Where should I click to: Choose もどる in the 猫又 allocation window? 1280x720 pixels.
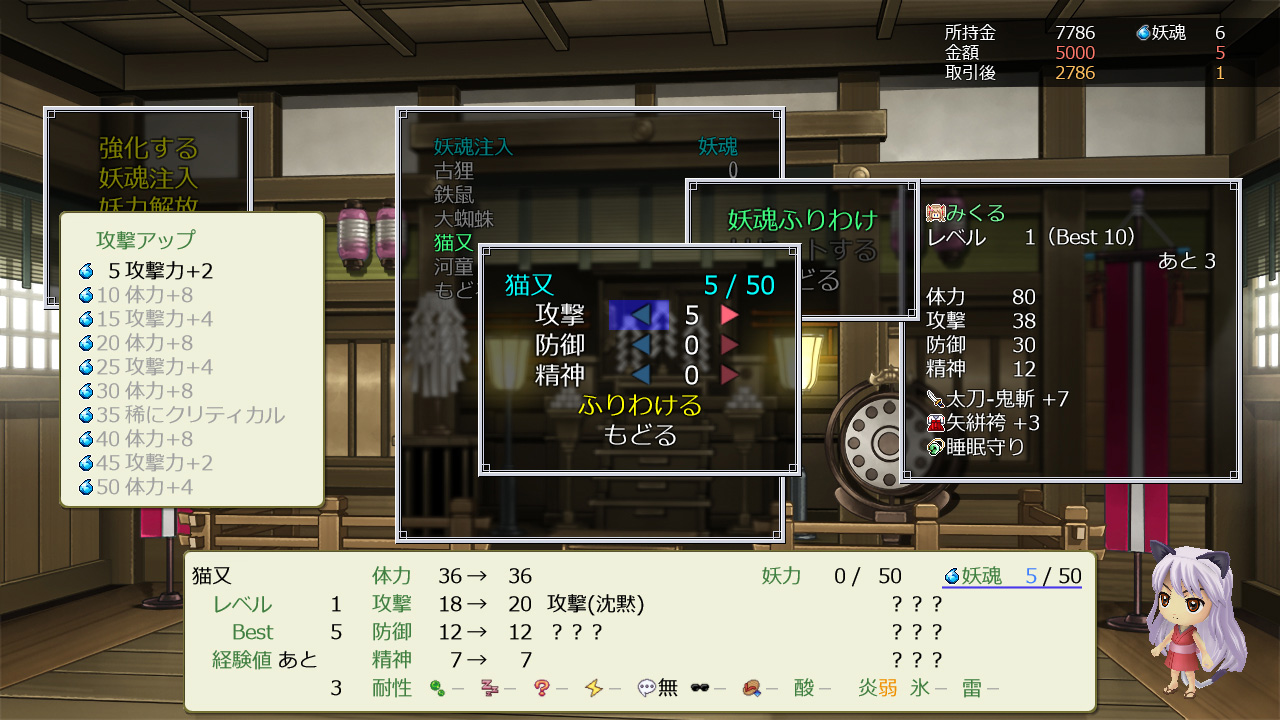[x=640, y=435]
